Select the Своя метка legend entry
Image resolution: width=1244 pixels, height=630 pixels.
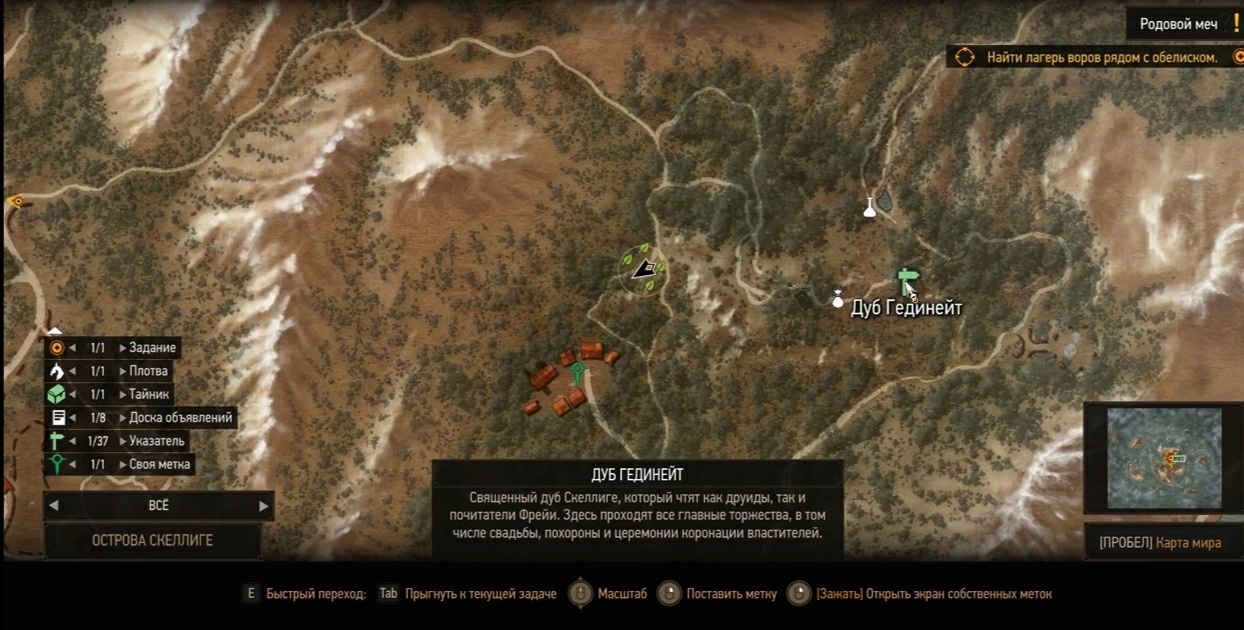[159, 464]
